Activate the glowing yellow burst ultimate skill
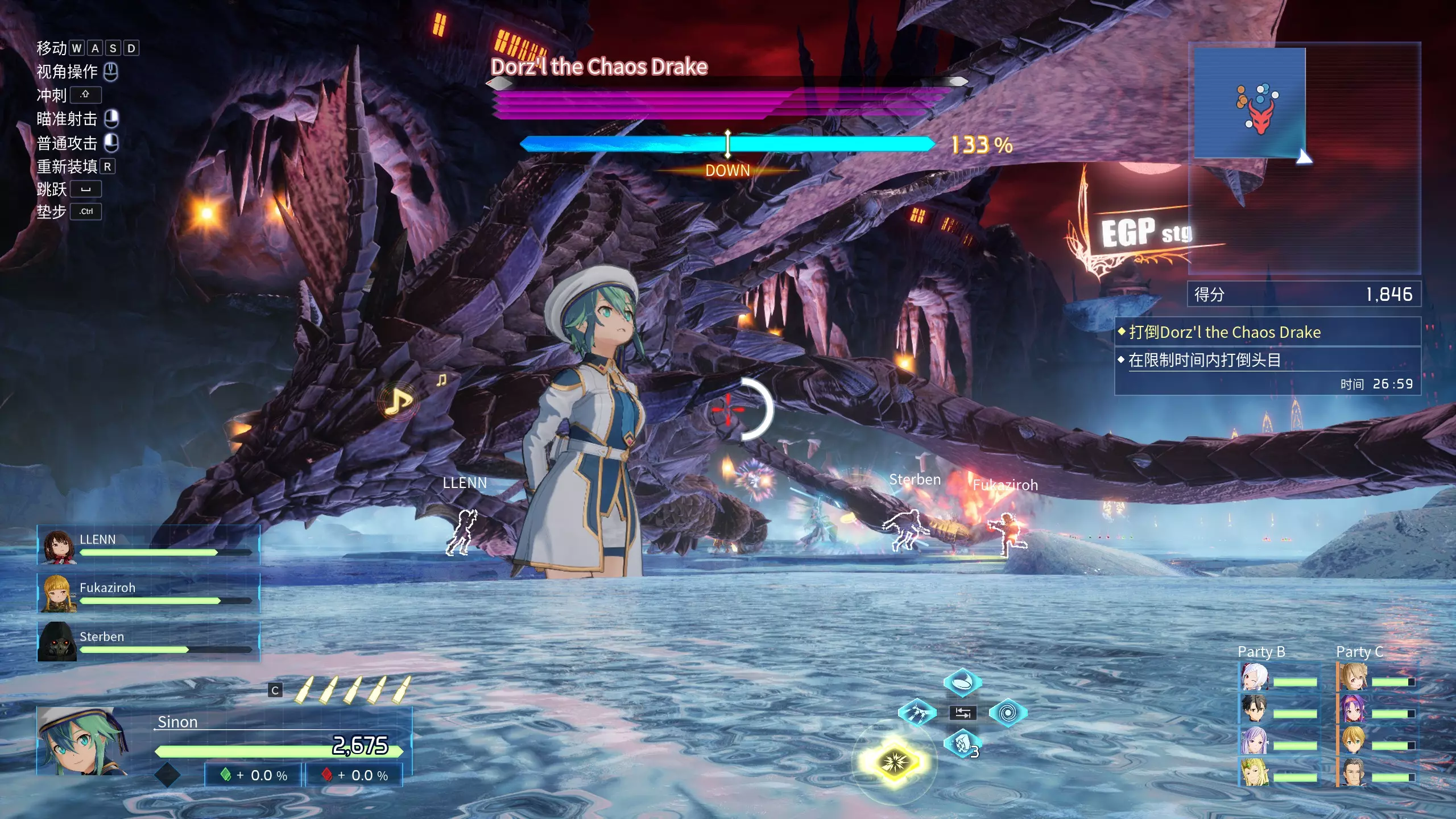Viewport: 1456px width, 819px height. [894, 761]
